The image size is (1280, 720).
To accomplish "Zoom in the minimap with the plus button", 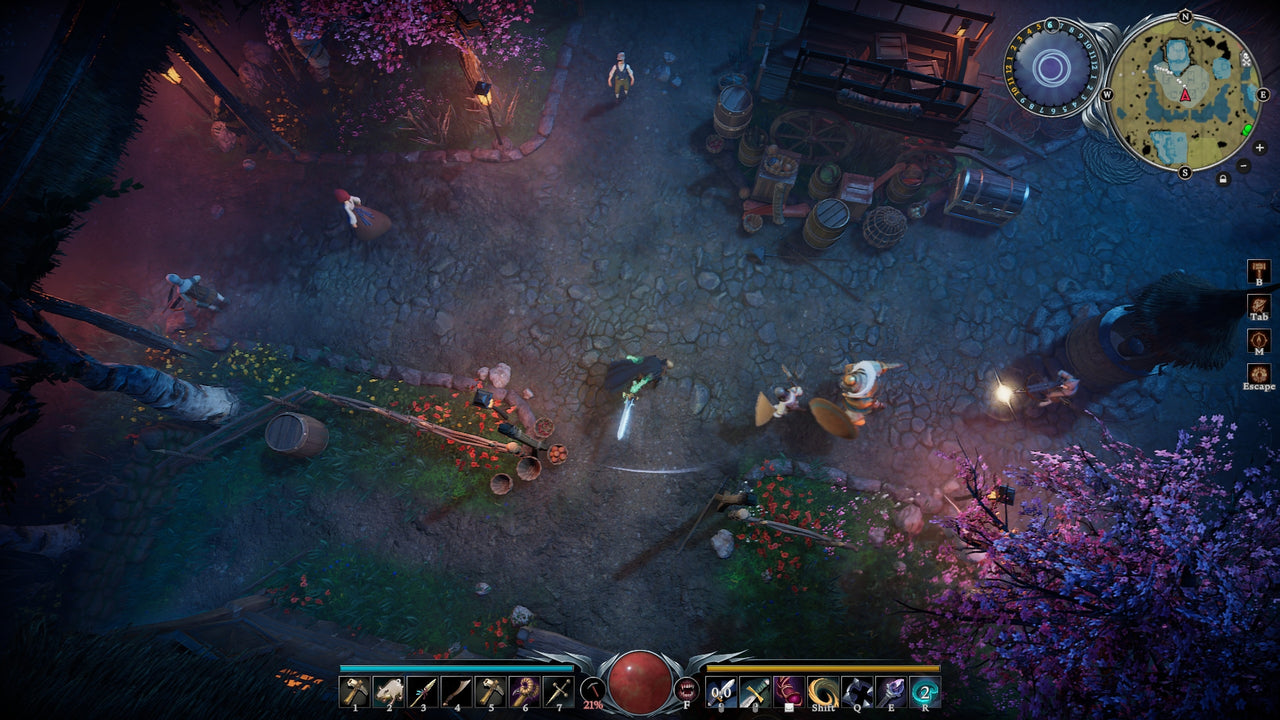I will (1259, 148).
